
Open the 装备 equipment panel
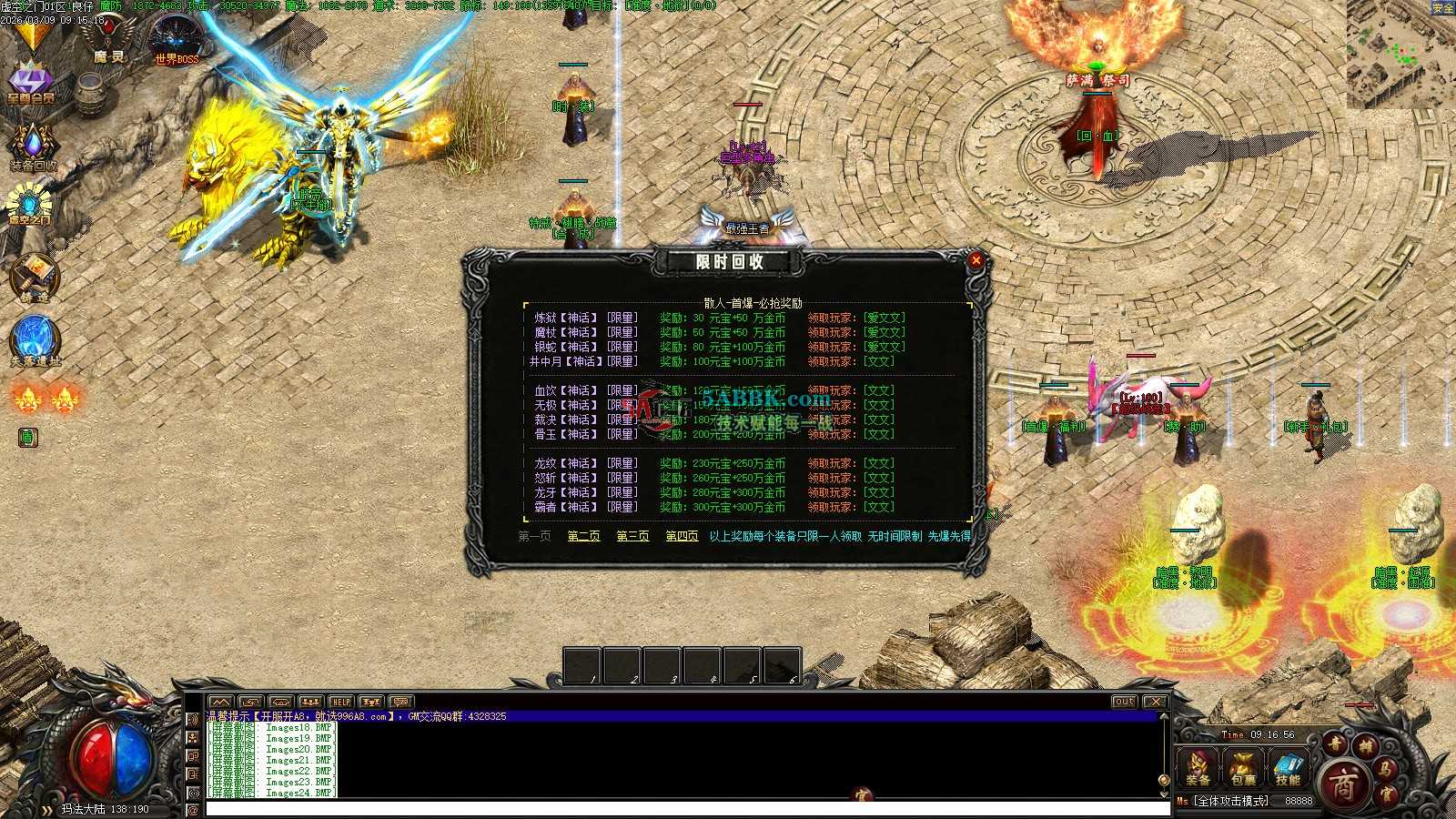[x=1198, y=766]
